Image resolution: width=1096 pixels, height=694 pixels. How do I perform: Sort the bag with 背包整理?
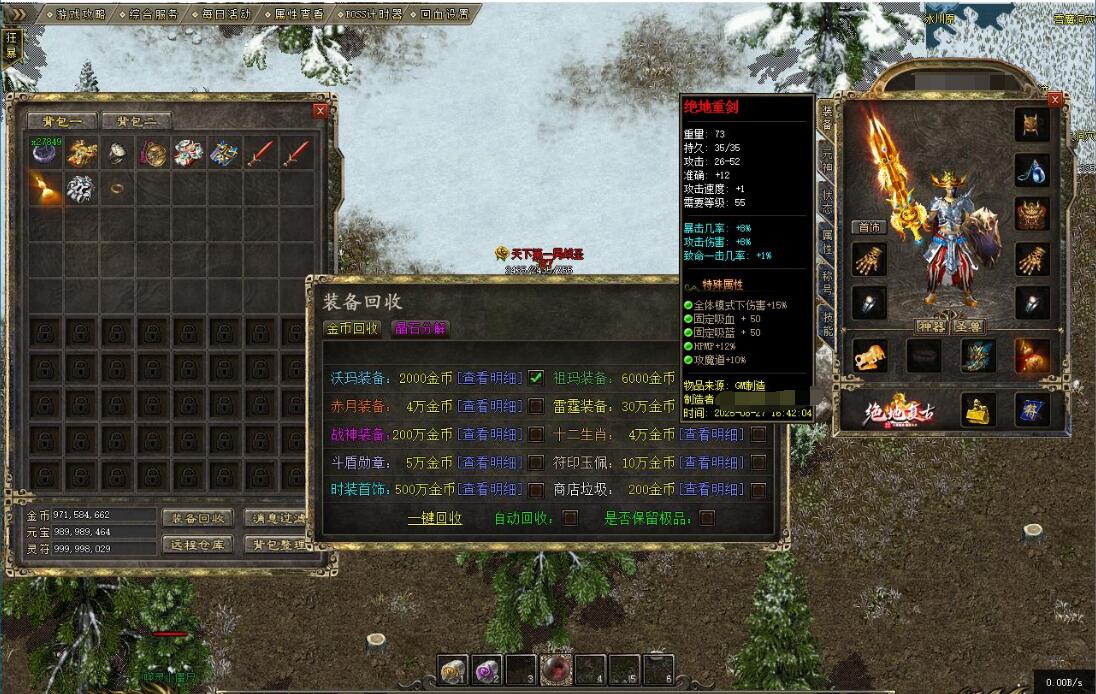279,544
